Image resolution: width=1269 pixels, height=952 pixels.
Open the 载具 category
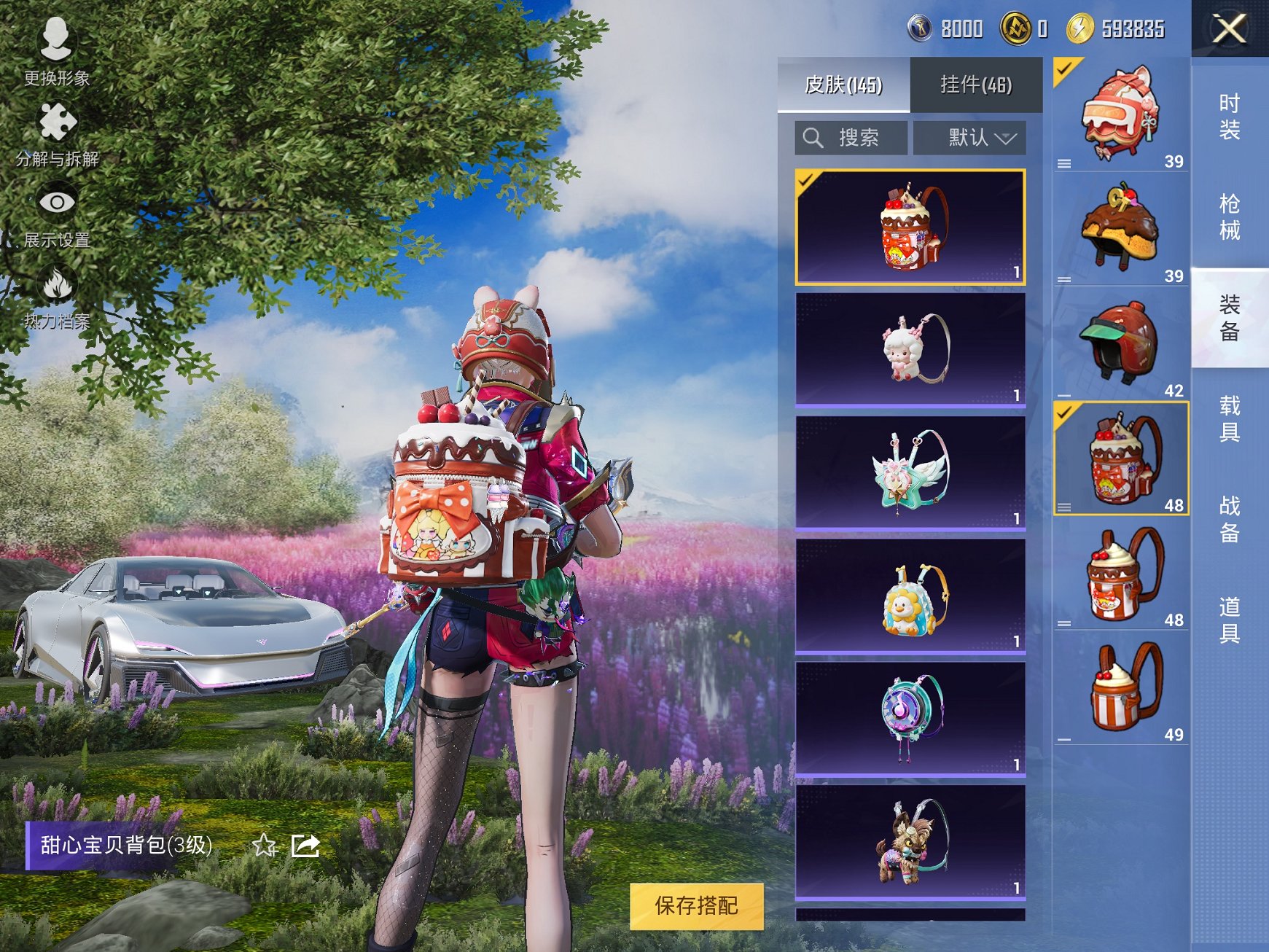[x=1230, y=418]
